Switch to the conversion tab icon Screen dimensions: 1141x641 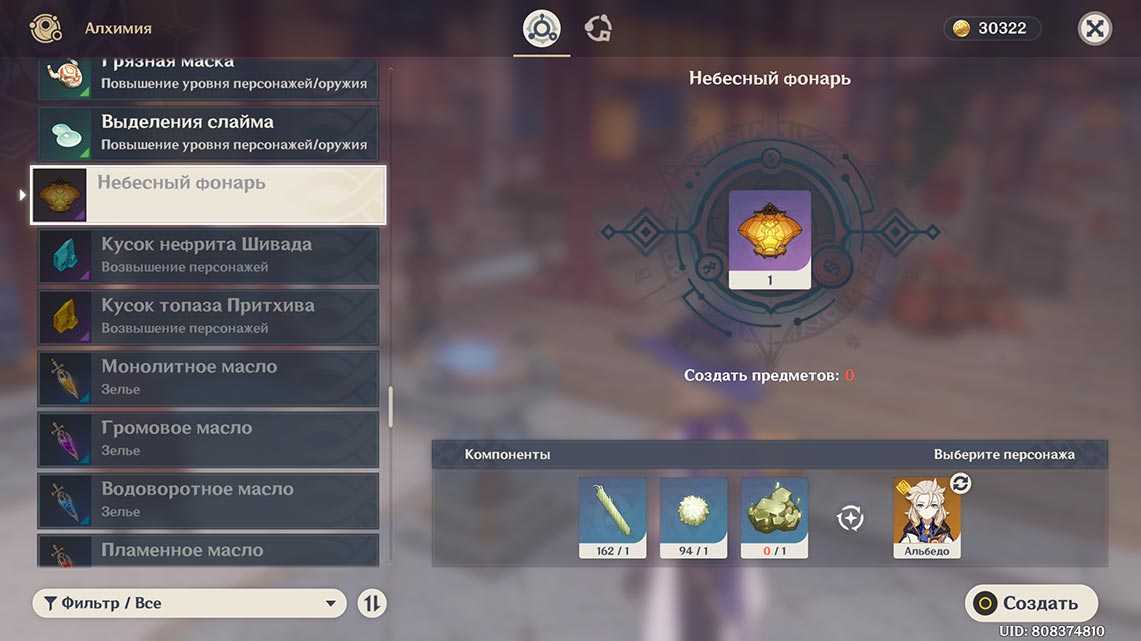598,29
